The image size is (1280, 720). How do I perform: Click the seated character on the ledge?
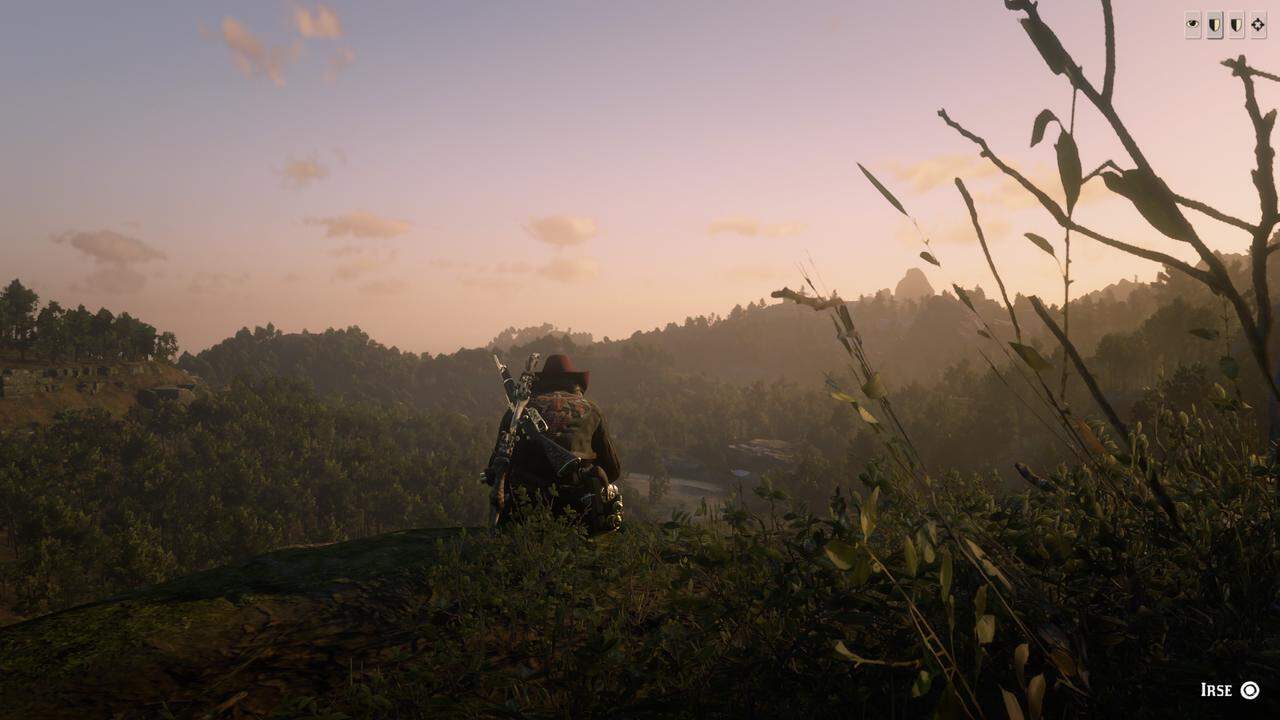pyautogui.click(x=560, y=450)
